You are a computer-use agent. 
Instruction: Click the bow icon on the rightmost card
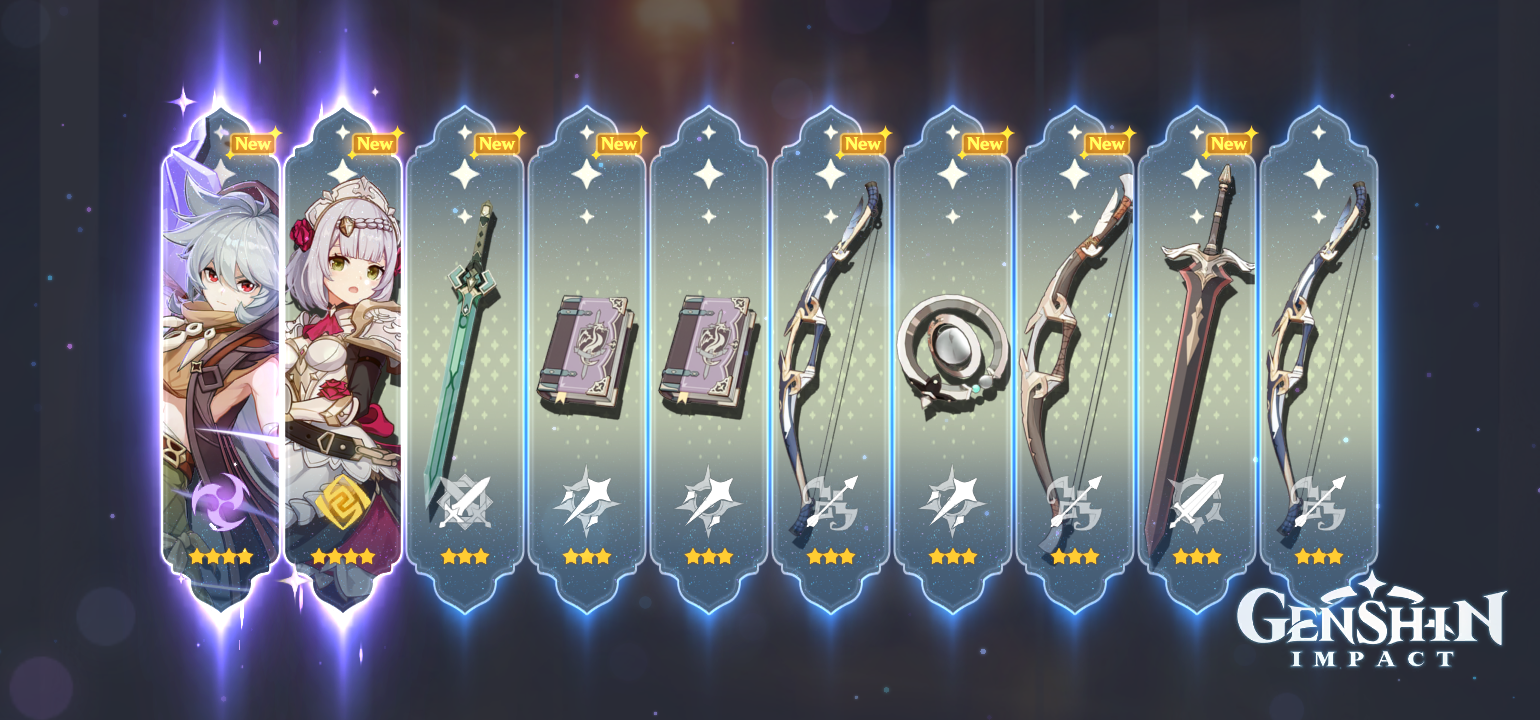[x=1318, y=503]
